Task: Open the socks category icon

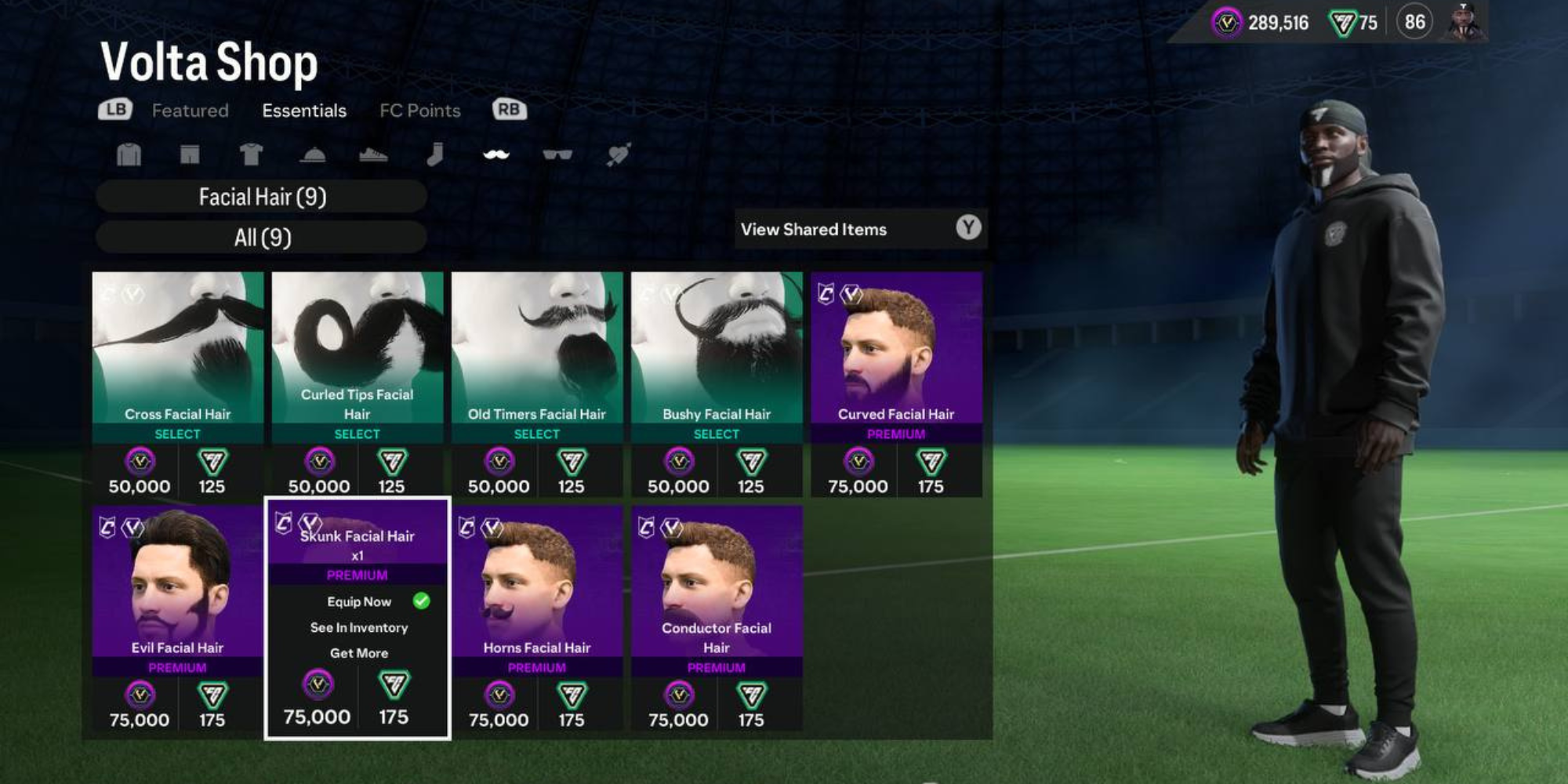Action: click(x=437, y=154)
